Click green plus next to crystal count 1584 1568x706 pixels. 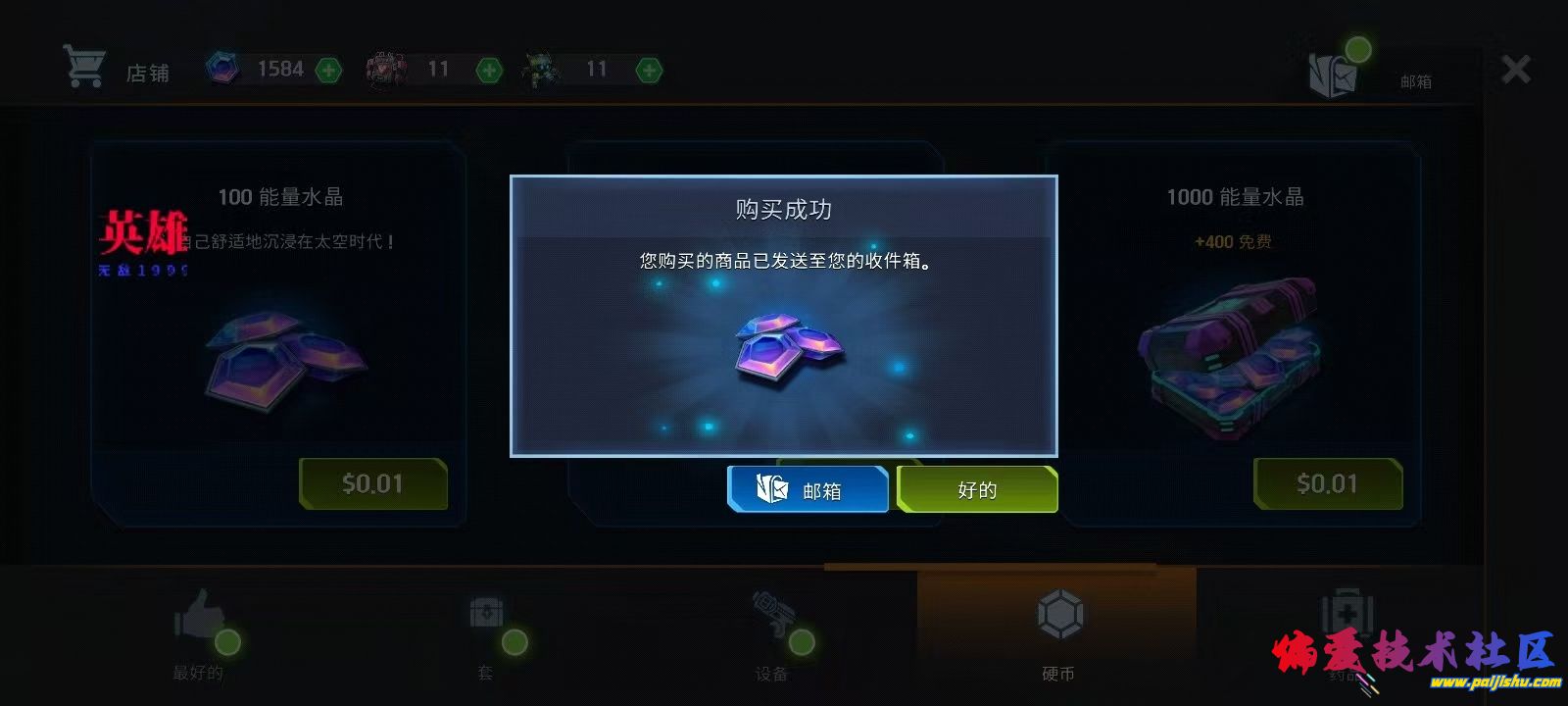pyautogui.click(x=328, y=70)
